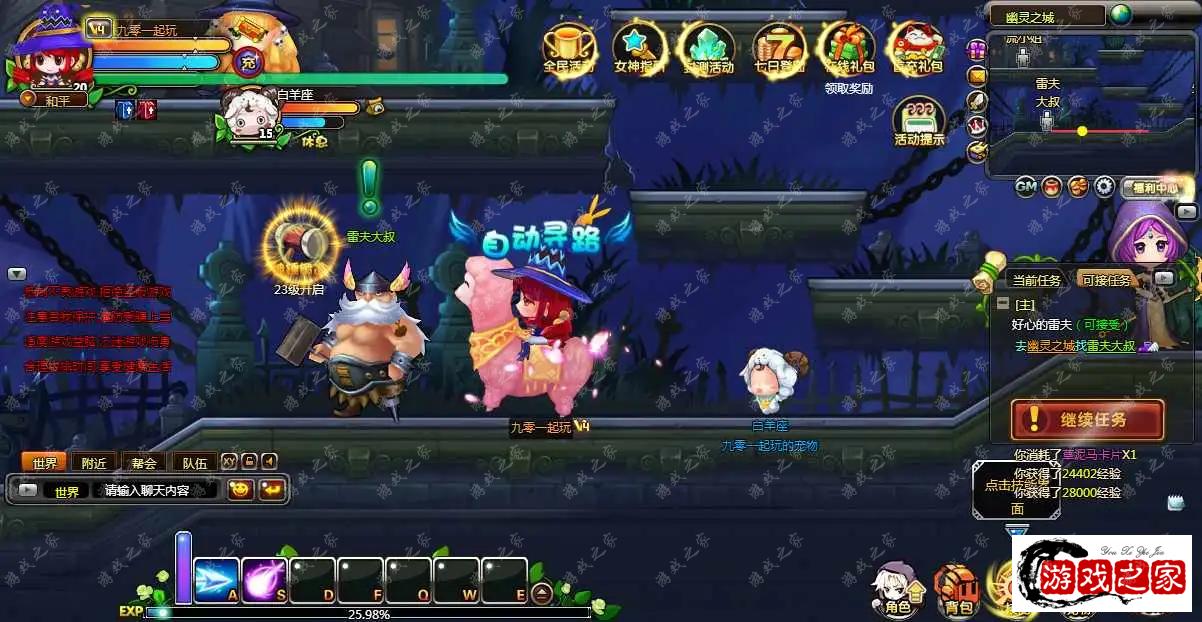Claim the 在线礼包 online gift box
This screenshot has height=622, width=1202.
coord(848,49)
